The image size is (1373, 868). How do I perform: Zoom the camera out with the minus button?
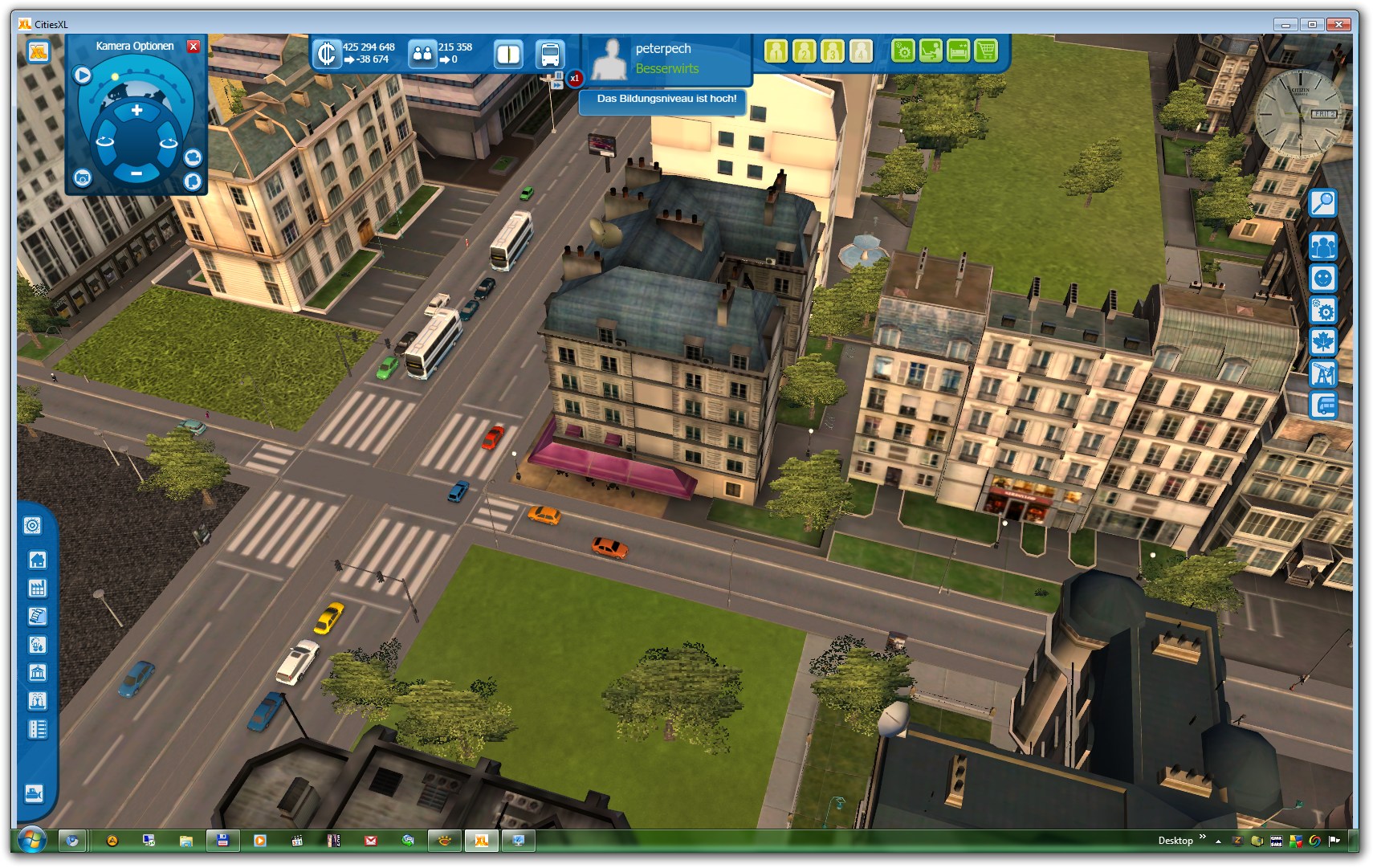[x=136, y=173]
